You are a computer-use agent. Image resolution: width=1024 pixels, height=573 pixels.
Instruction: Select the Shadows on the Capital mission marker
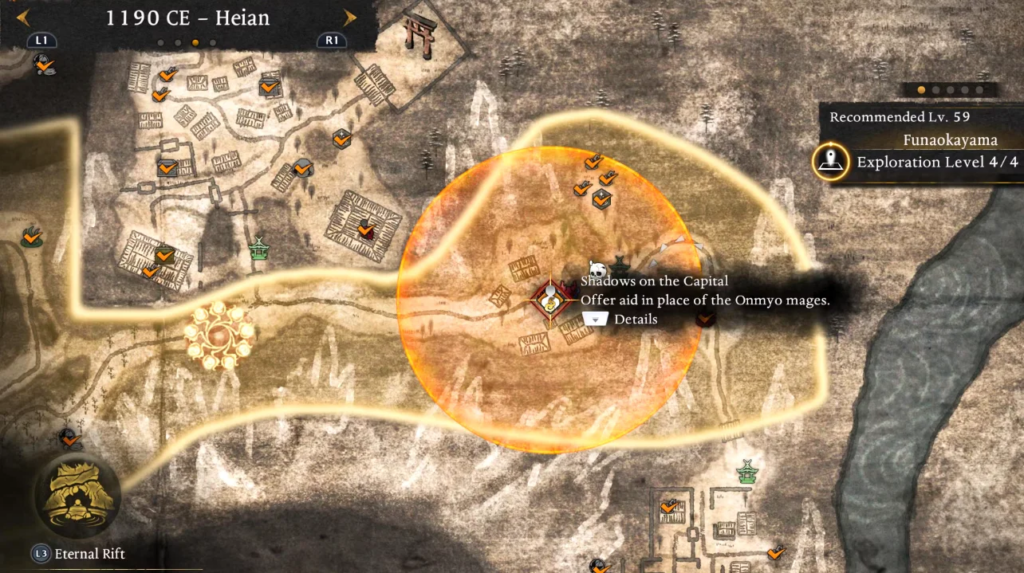click(x=548, y=299)
